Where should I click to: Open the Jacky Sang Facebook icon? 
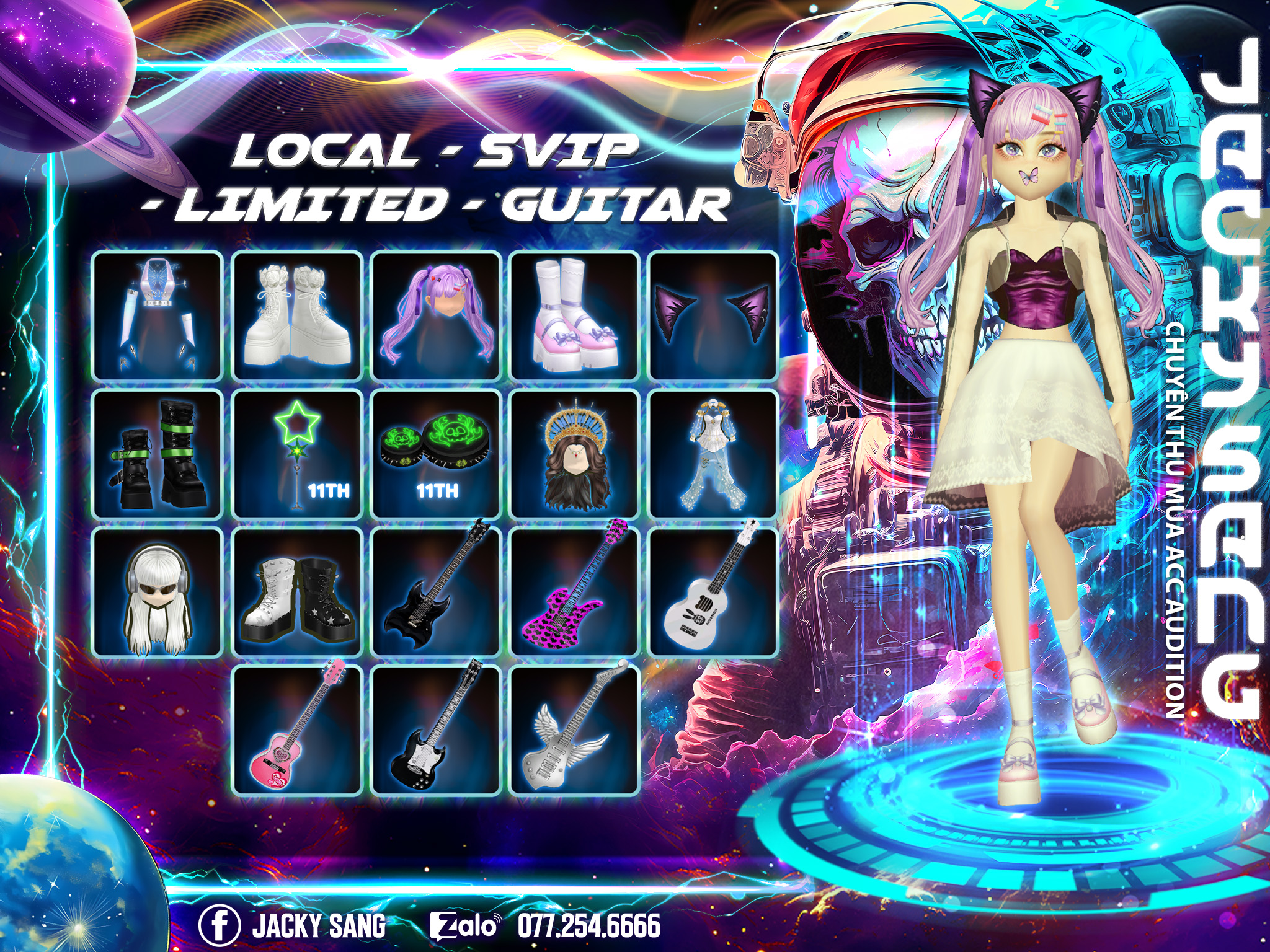220,925
